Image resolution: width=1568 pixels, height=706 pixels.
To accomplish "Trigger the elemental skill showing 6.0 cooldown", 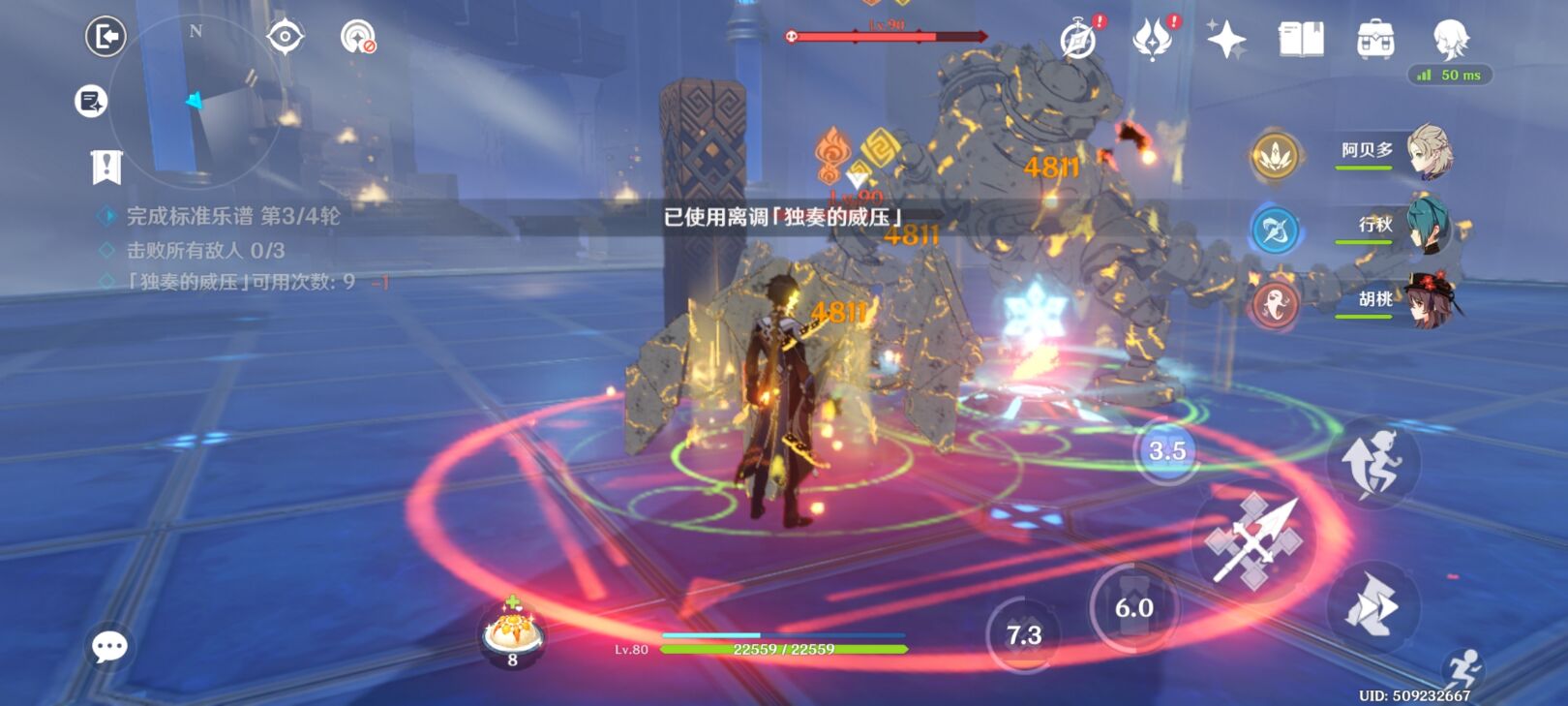I will (1131, 609).
